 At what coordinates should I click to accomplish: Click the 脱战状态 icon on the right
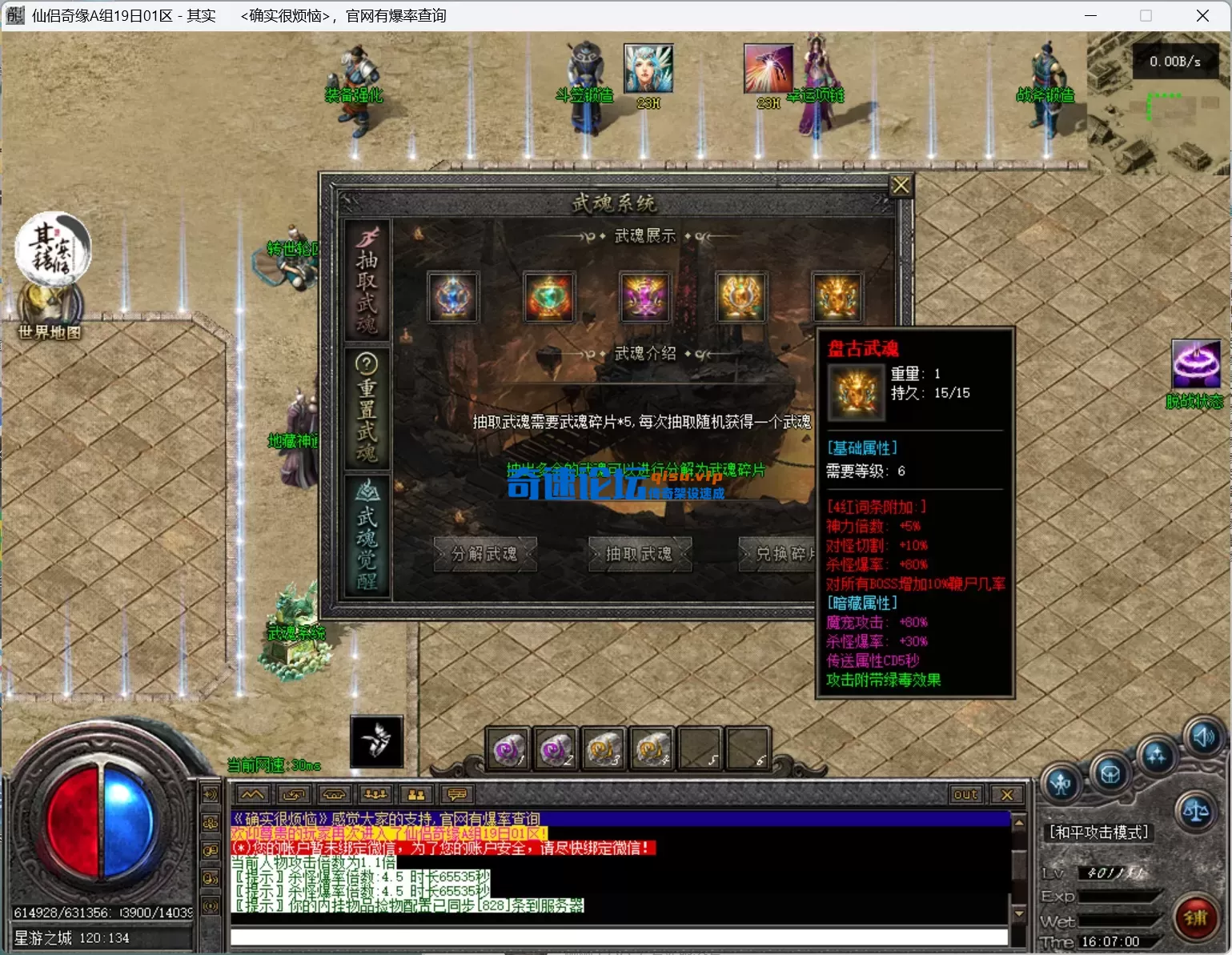tap(1197, 364)
